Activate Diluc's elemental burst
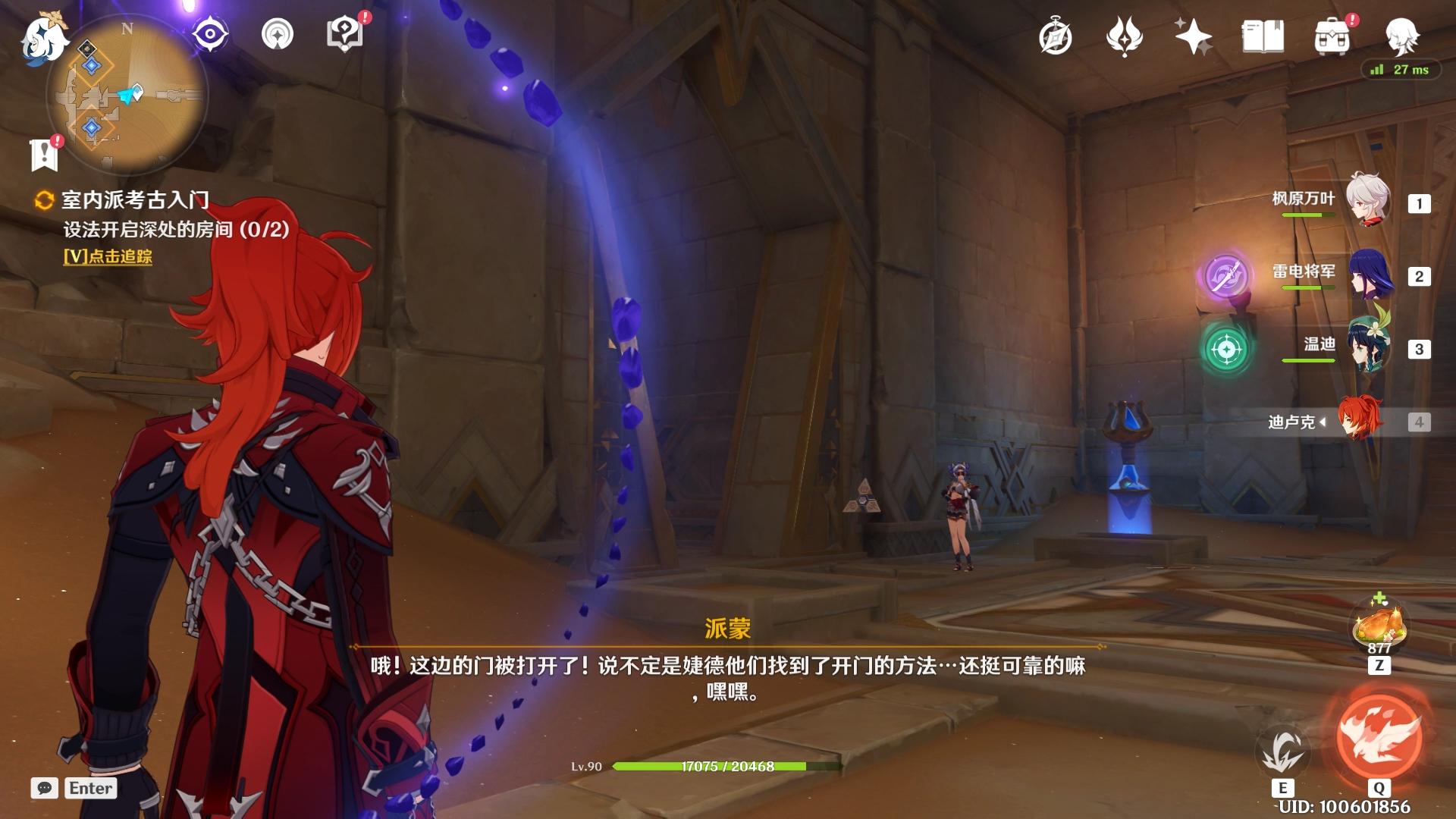The height and width of the screenshot is (819, 1456). [1379, 737]
